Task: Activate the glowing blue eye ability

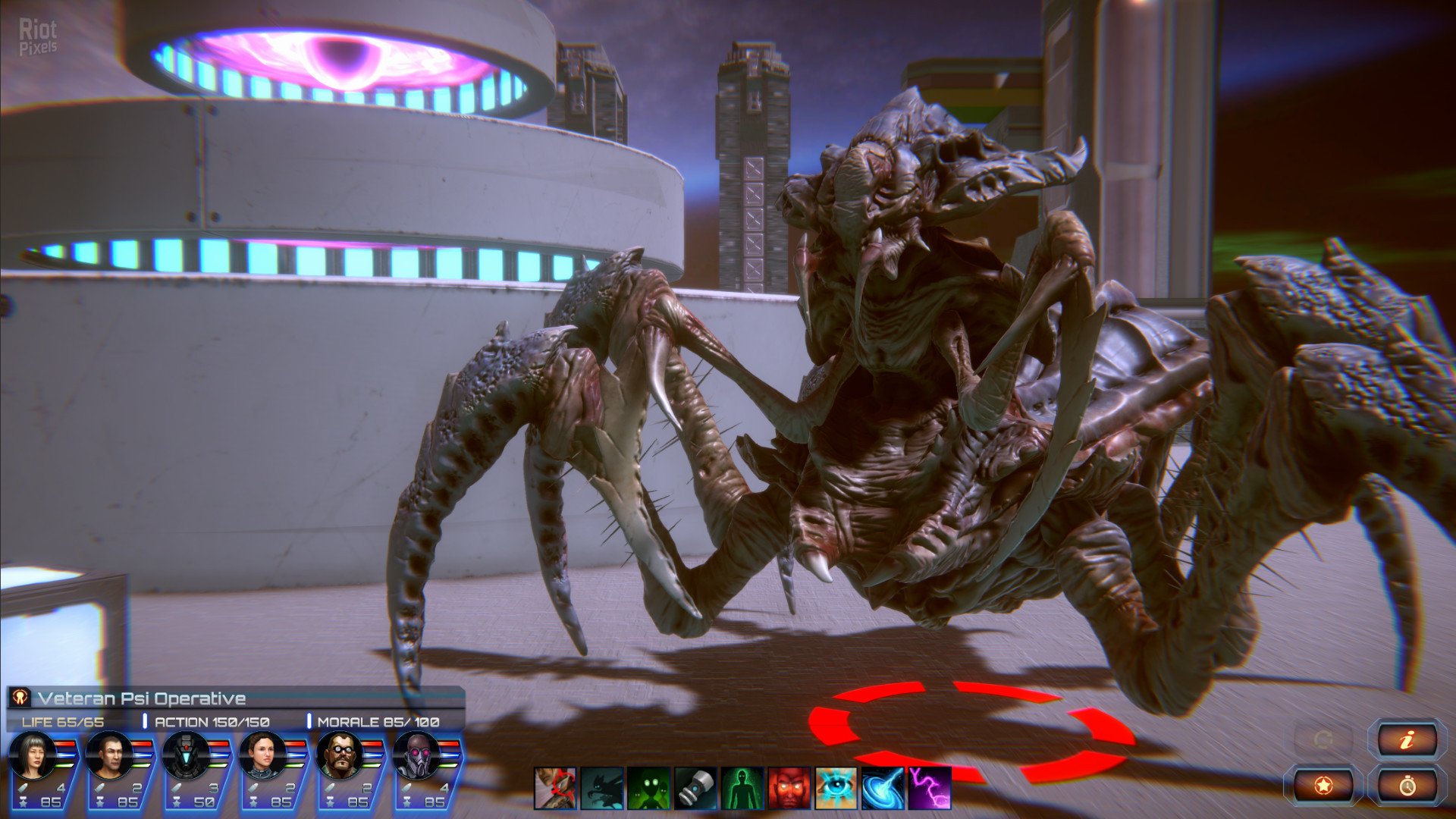Action: click(836, 788)
